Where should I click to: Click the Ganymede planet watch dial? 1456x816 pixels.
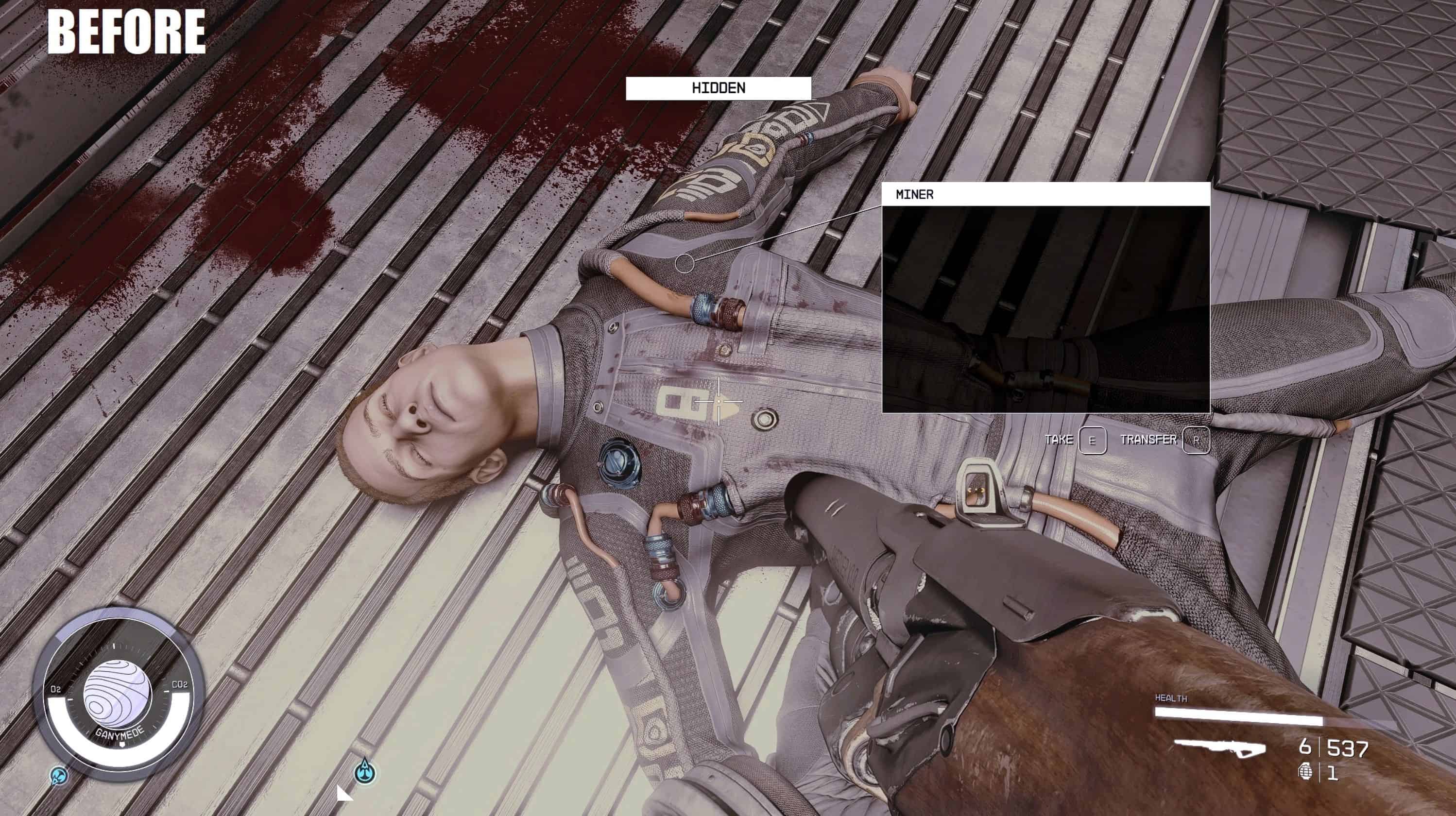[x=118, y=695]
